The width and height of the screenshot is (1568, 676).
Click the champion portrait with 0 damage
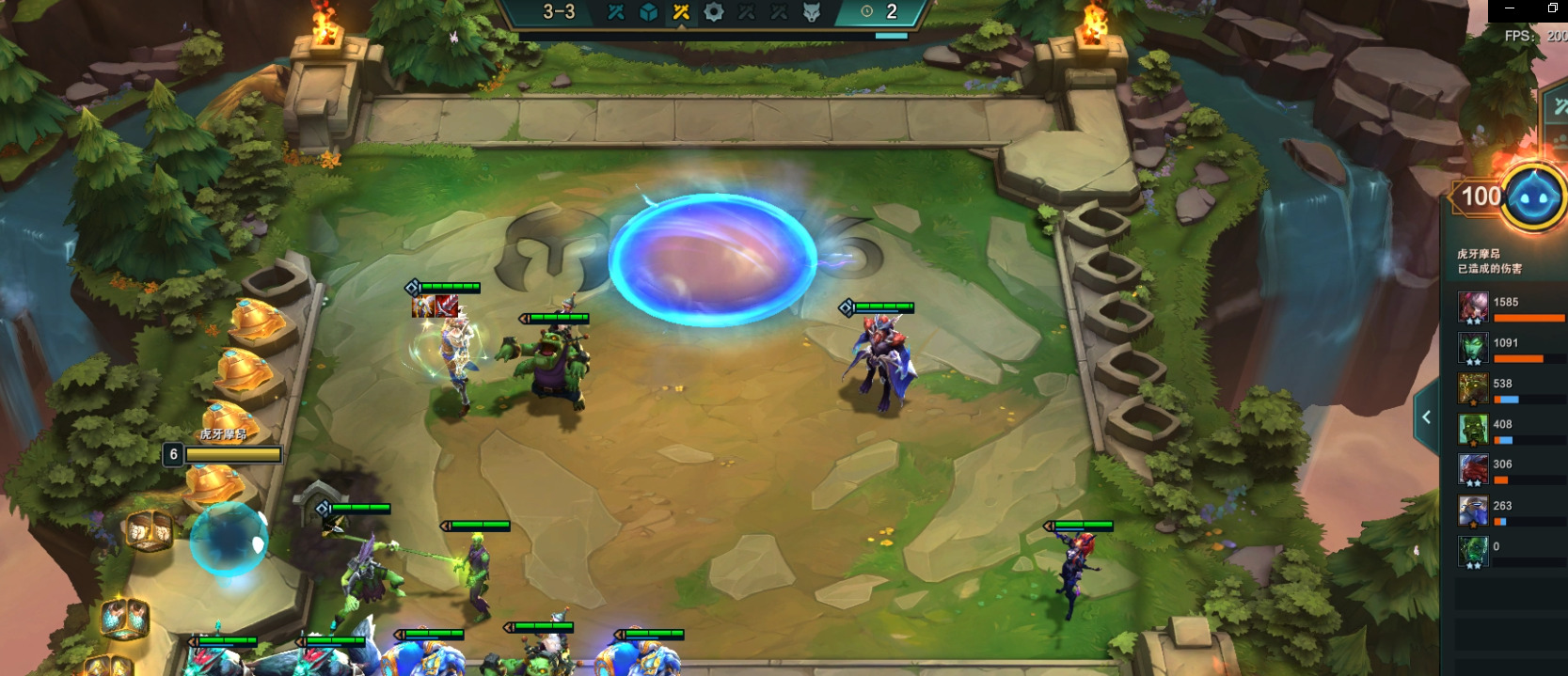pyautogui.click(x=1473, y=551)
